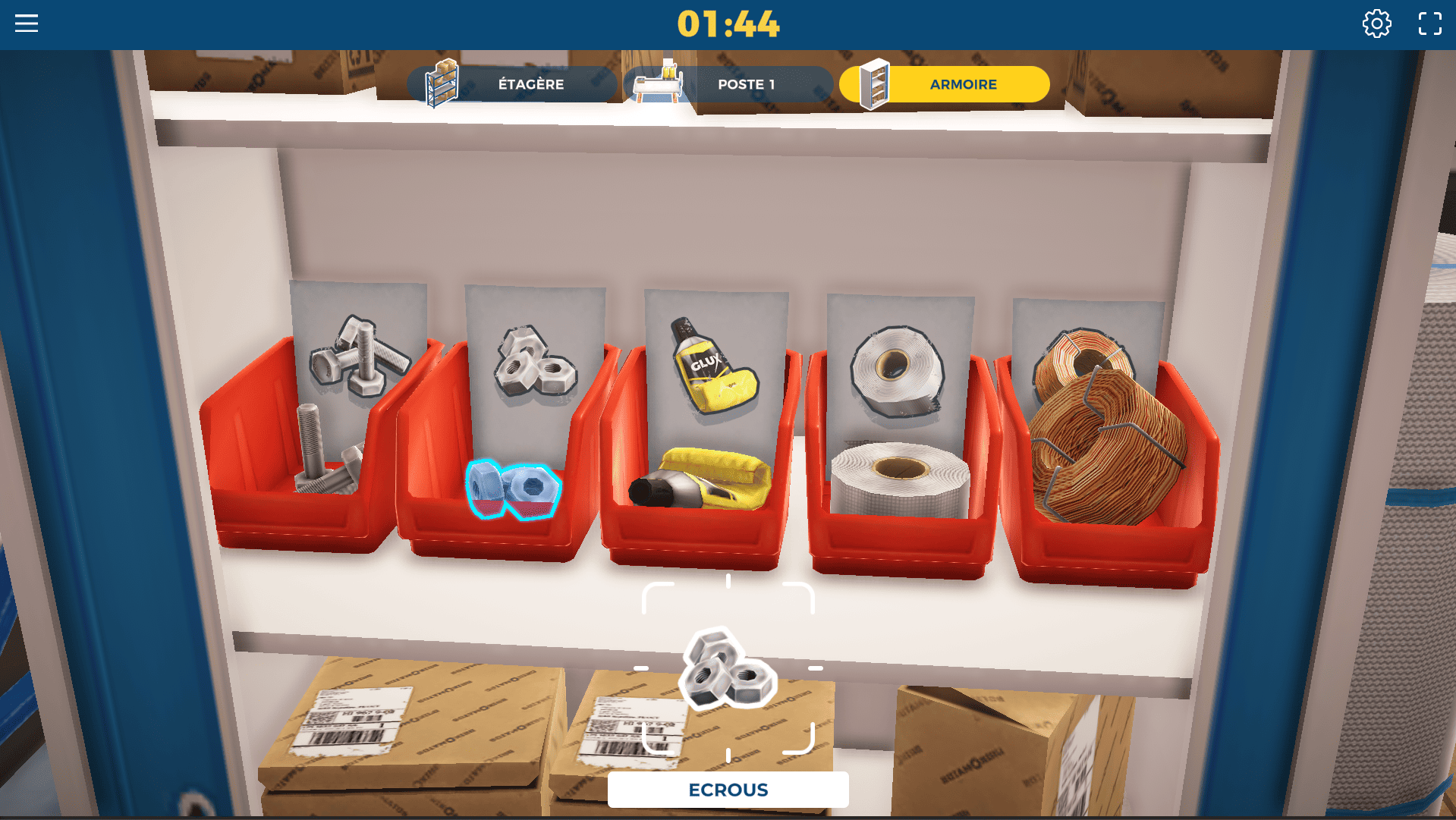Open the hamburger menu

tap(27, 24)
